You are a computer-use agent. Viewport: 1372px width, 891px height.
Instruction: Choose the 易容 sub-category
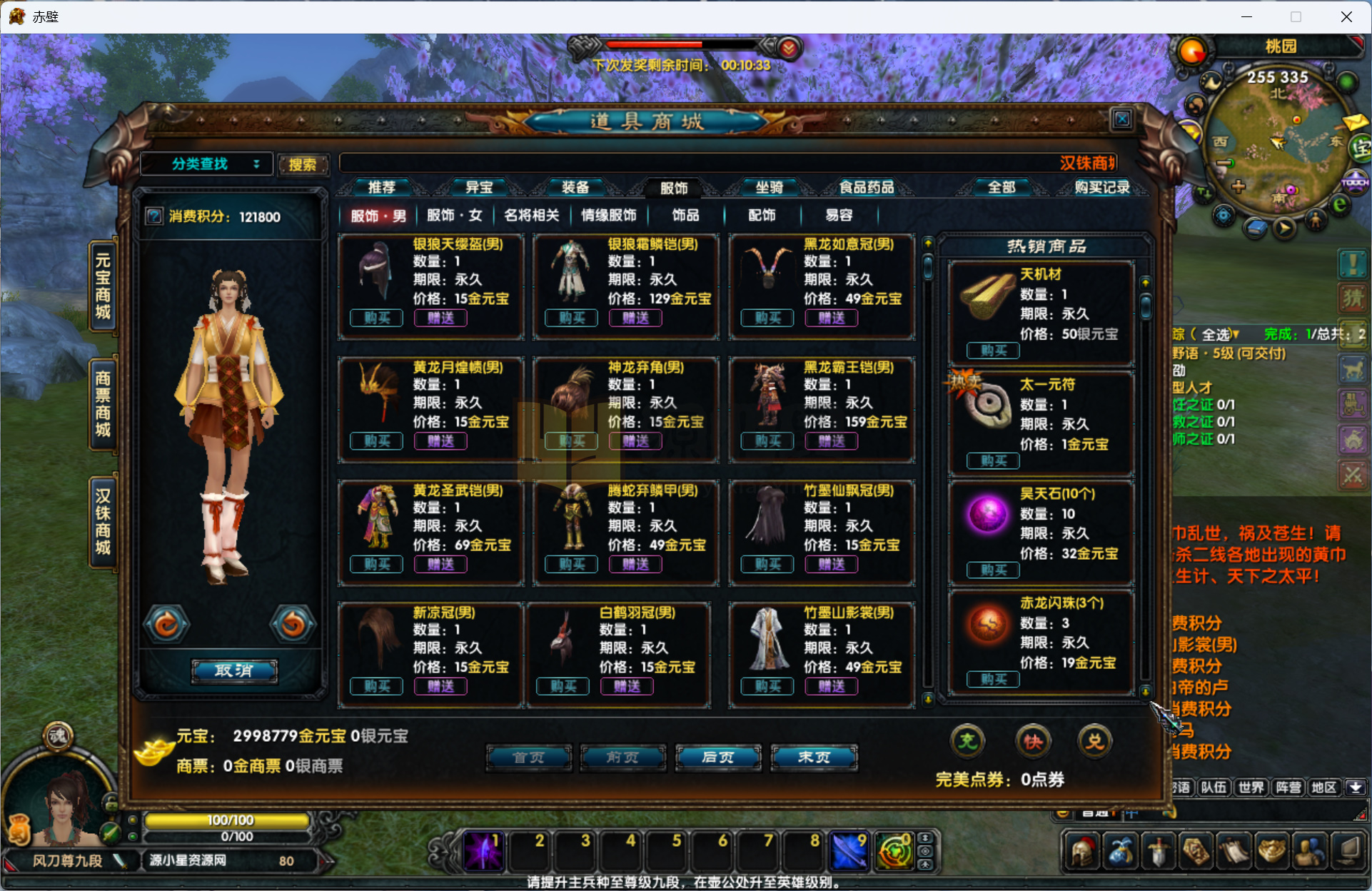[x=839, y=216]
